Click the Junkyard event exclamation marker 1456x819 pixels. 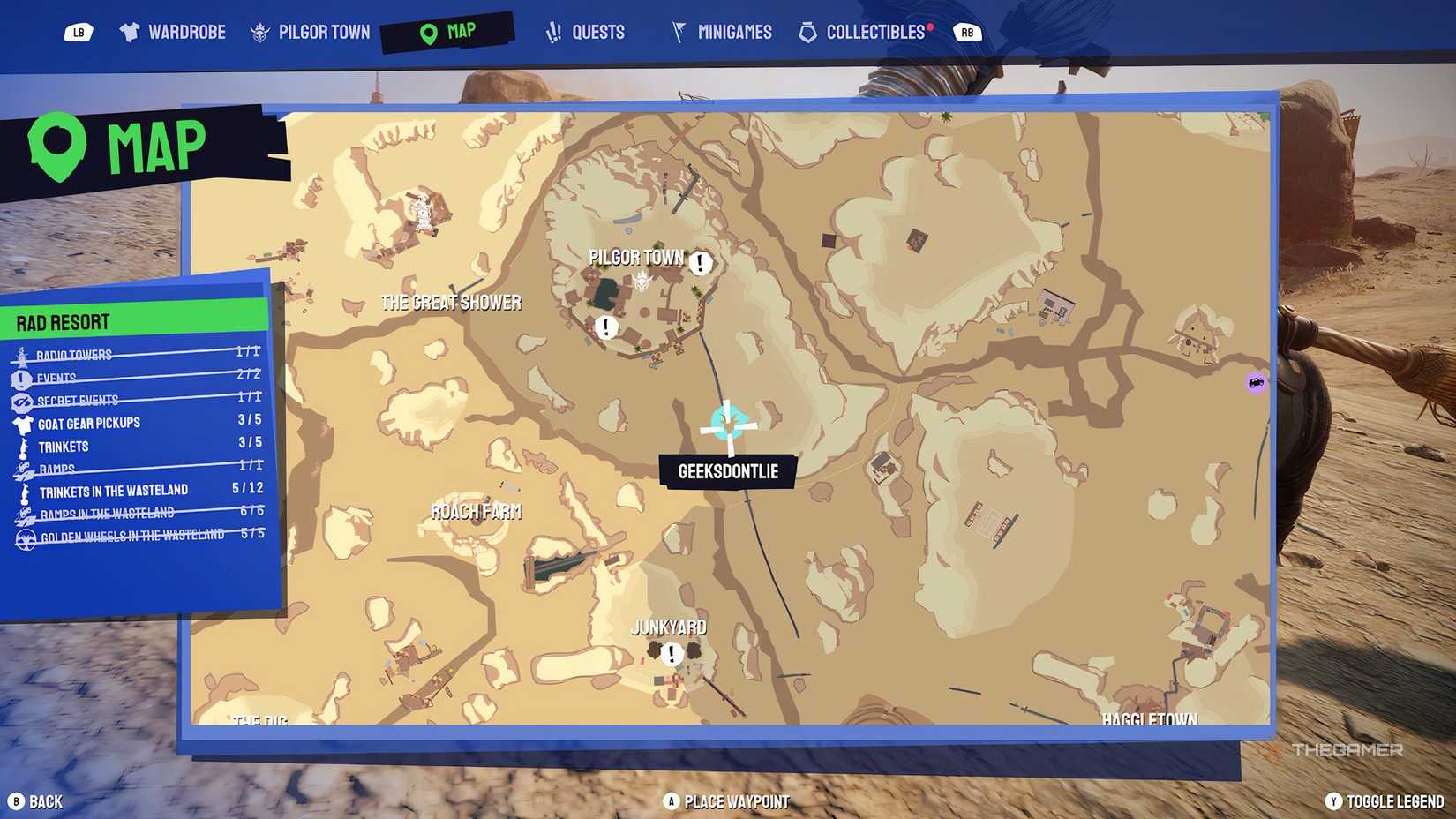click(672, 654)
